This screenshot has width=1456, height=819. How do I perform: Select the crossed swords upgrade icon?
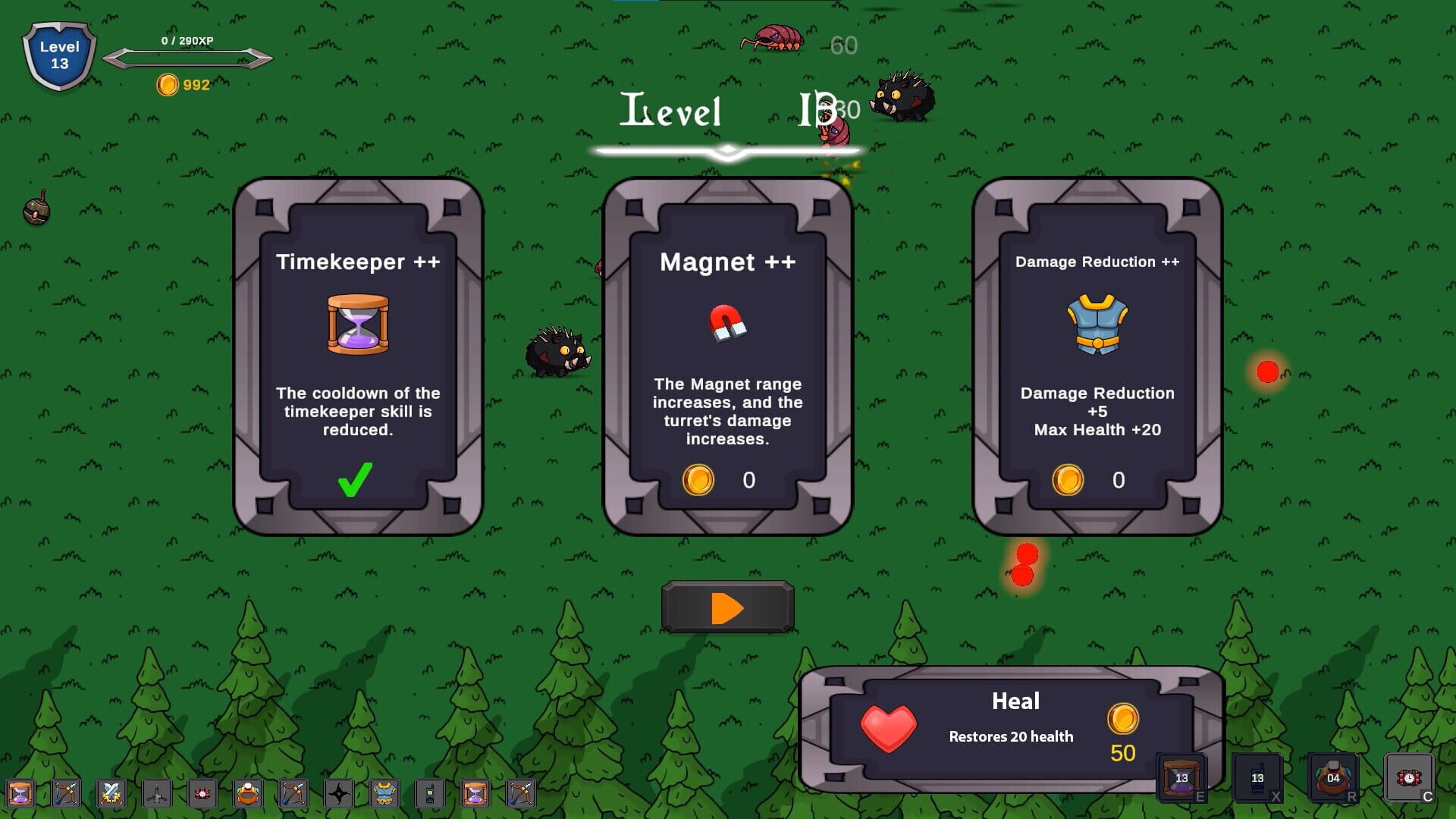click(109, 794)
